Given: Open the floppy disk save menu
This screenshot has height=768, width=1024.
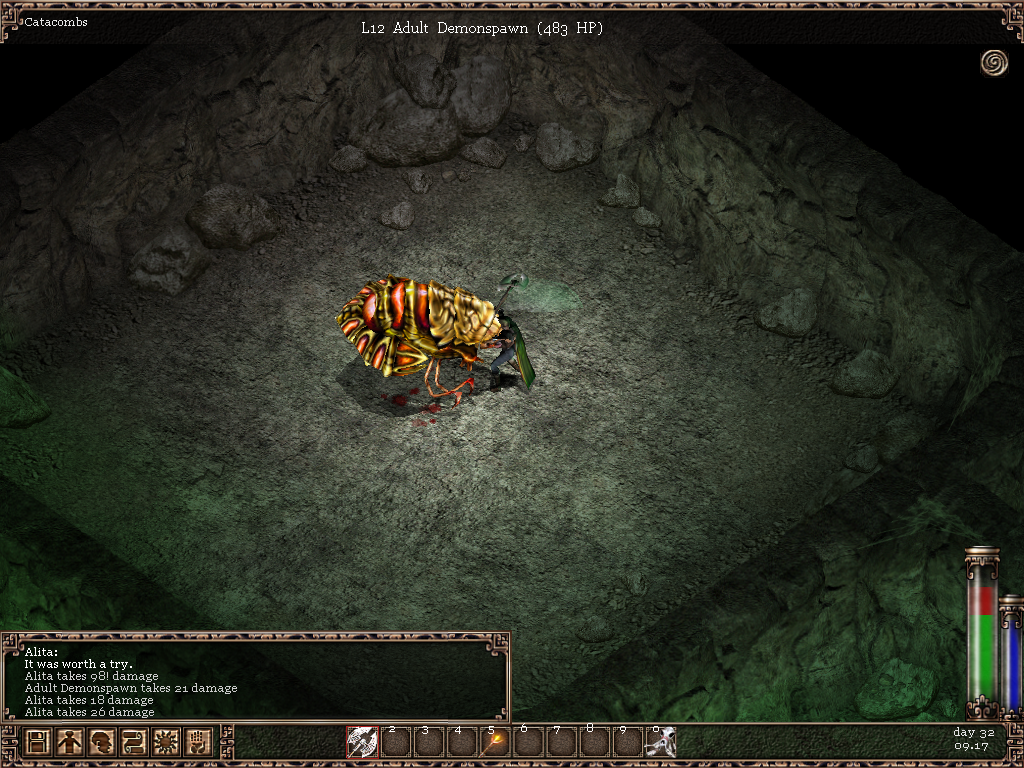Looking at the screenshot, I should [x=38, y=742].
